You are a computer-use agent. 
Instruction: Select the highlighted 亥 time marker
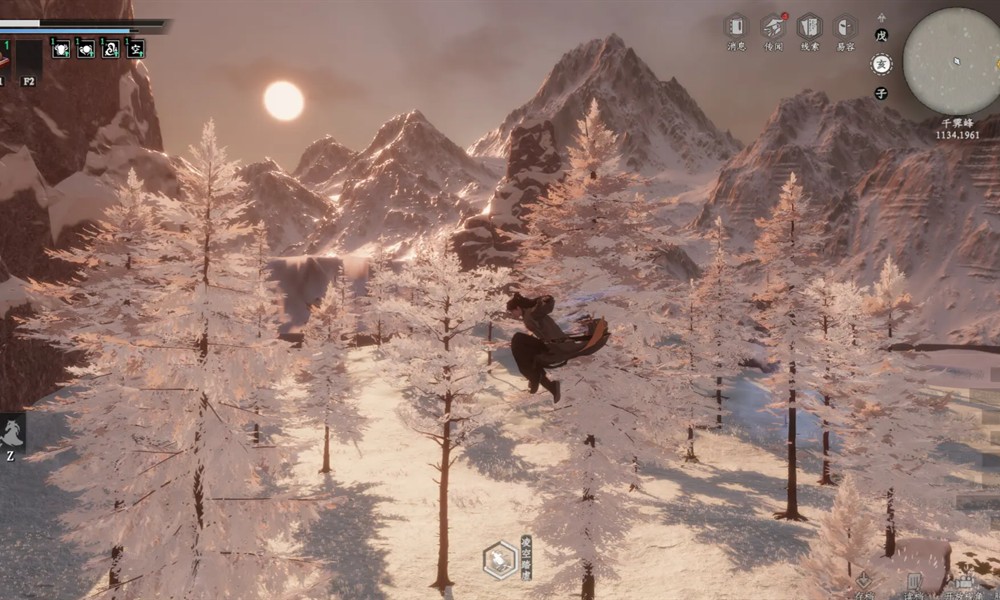point(881,64)
